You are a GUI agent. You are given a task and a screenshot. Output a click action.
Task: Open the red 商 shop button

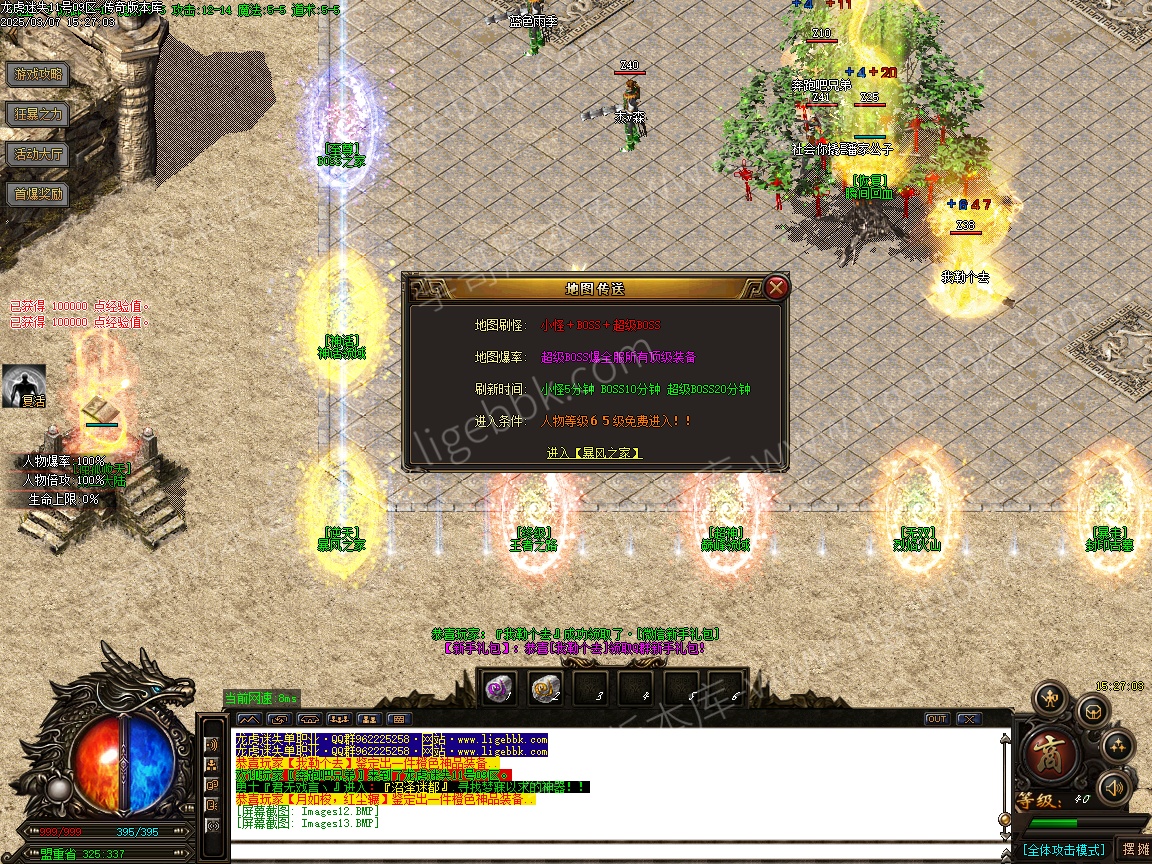coord(1052,751)
